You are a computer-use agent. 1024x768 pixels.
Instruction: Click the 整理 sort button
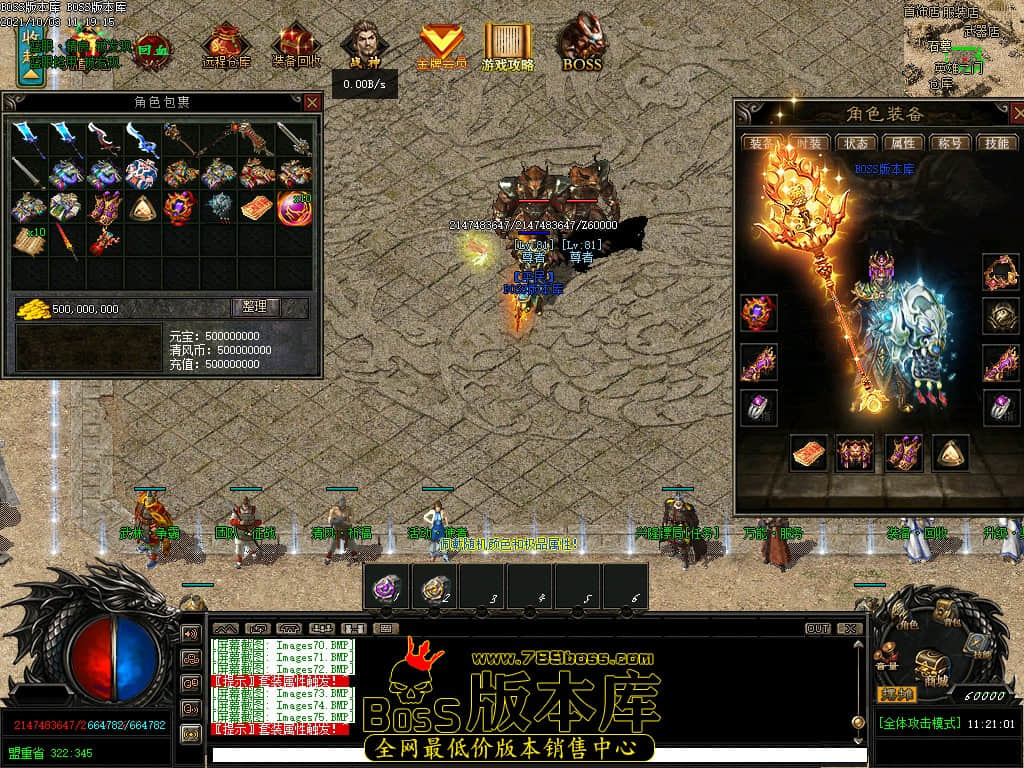(256, 307)
